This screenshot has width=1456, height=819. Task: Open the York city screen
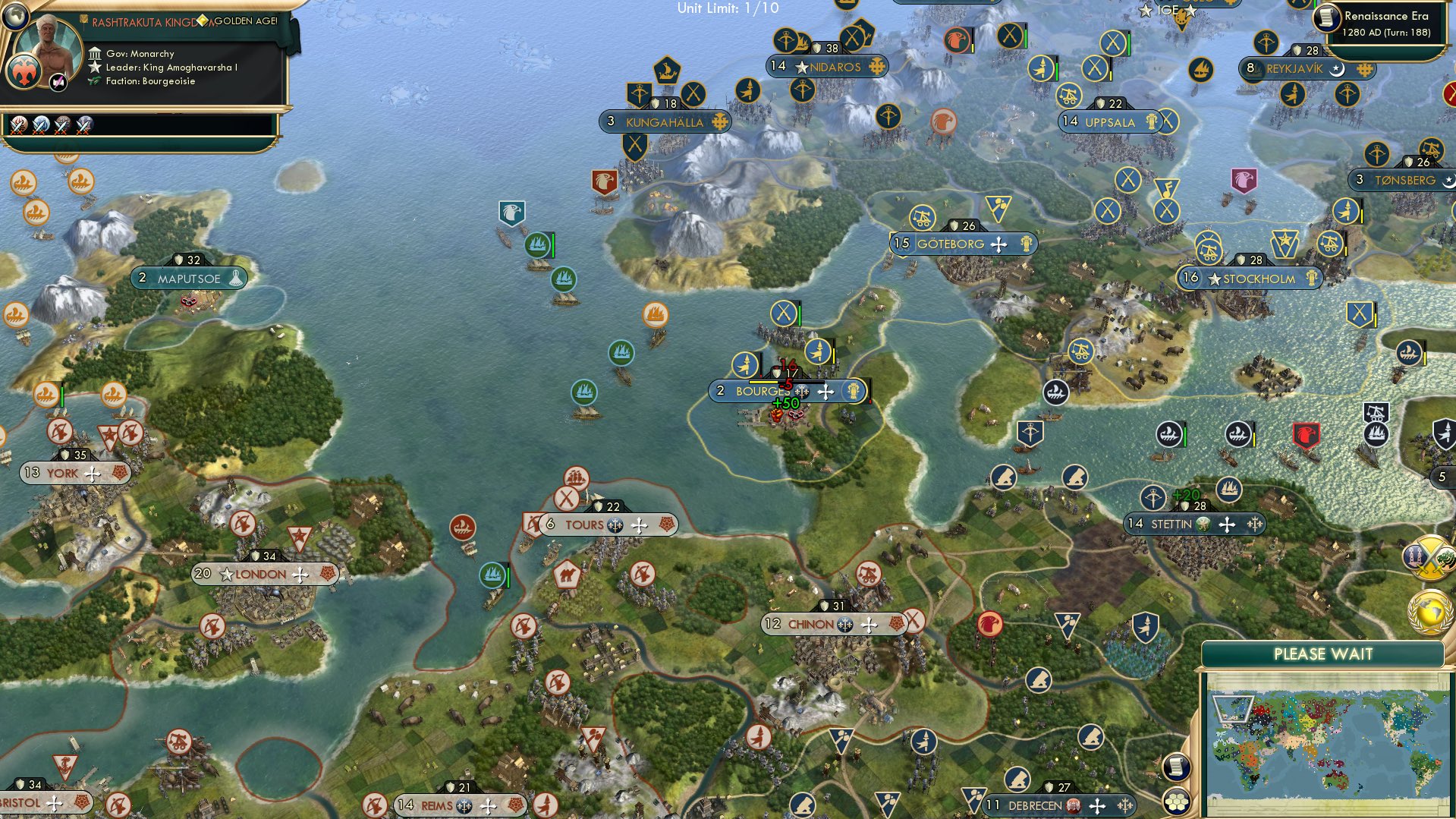[x=64, y=472]
